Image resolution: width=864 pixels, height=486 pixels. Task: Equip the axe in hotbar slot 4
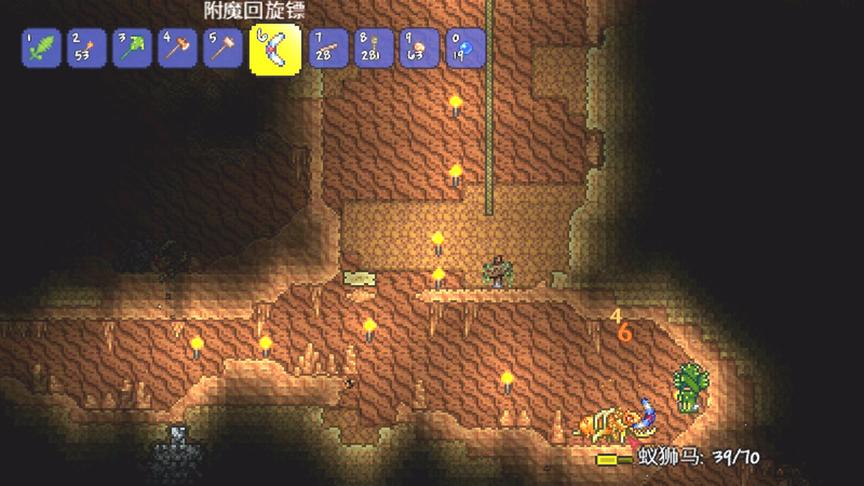(177, 48)
